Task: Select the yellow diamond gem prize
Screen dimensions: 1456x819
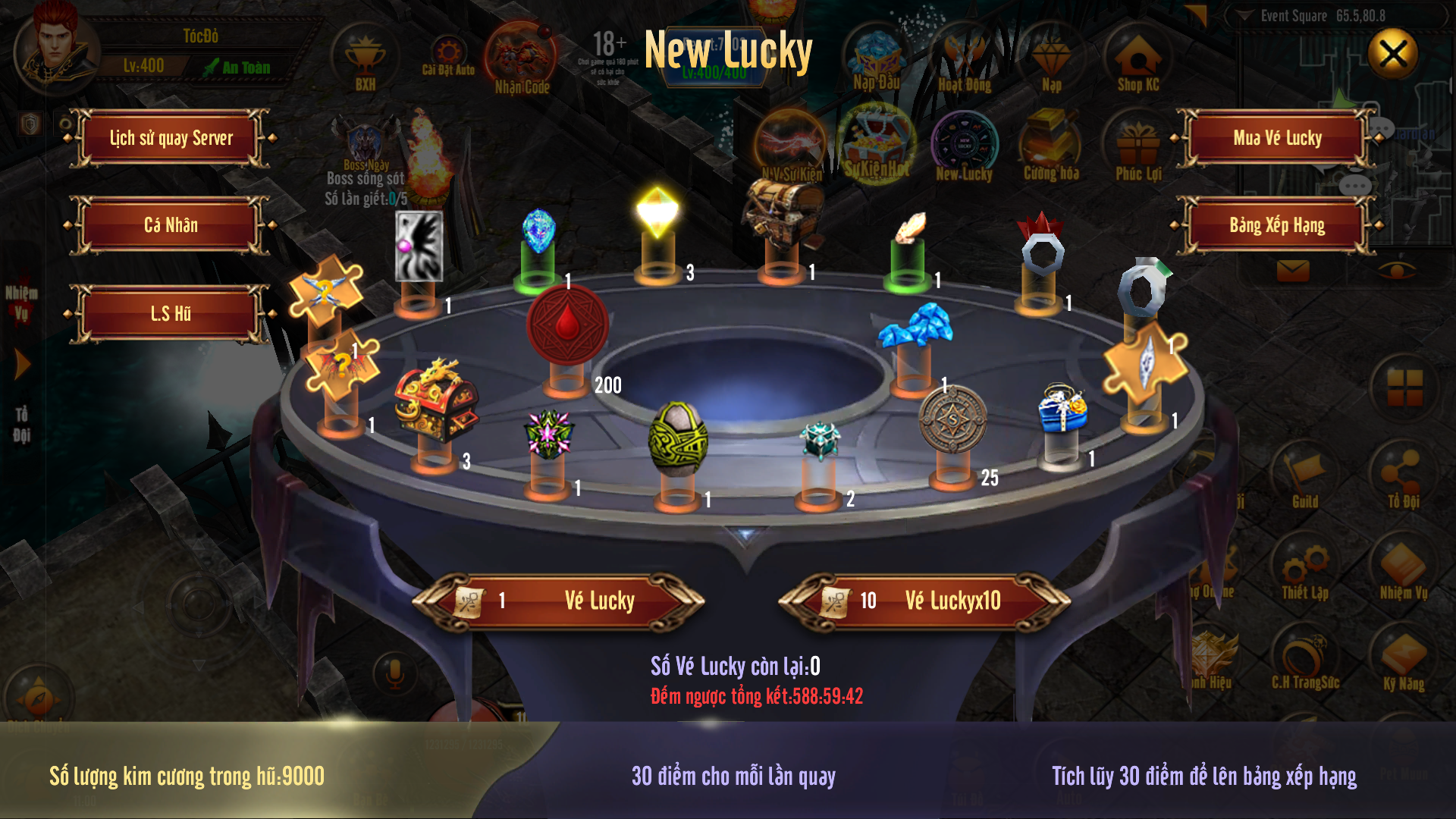Action: pyautogui.click(x=657, y=212)
